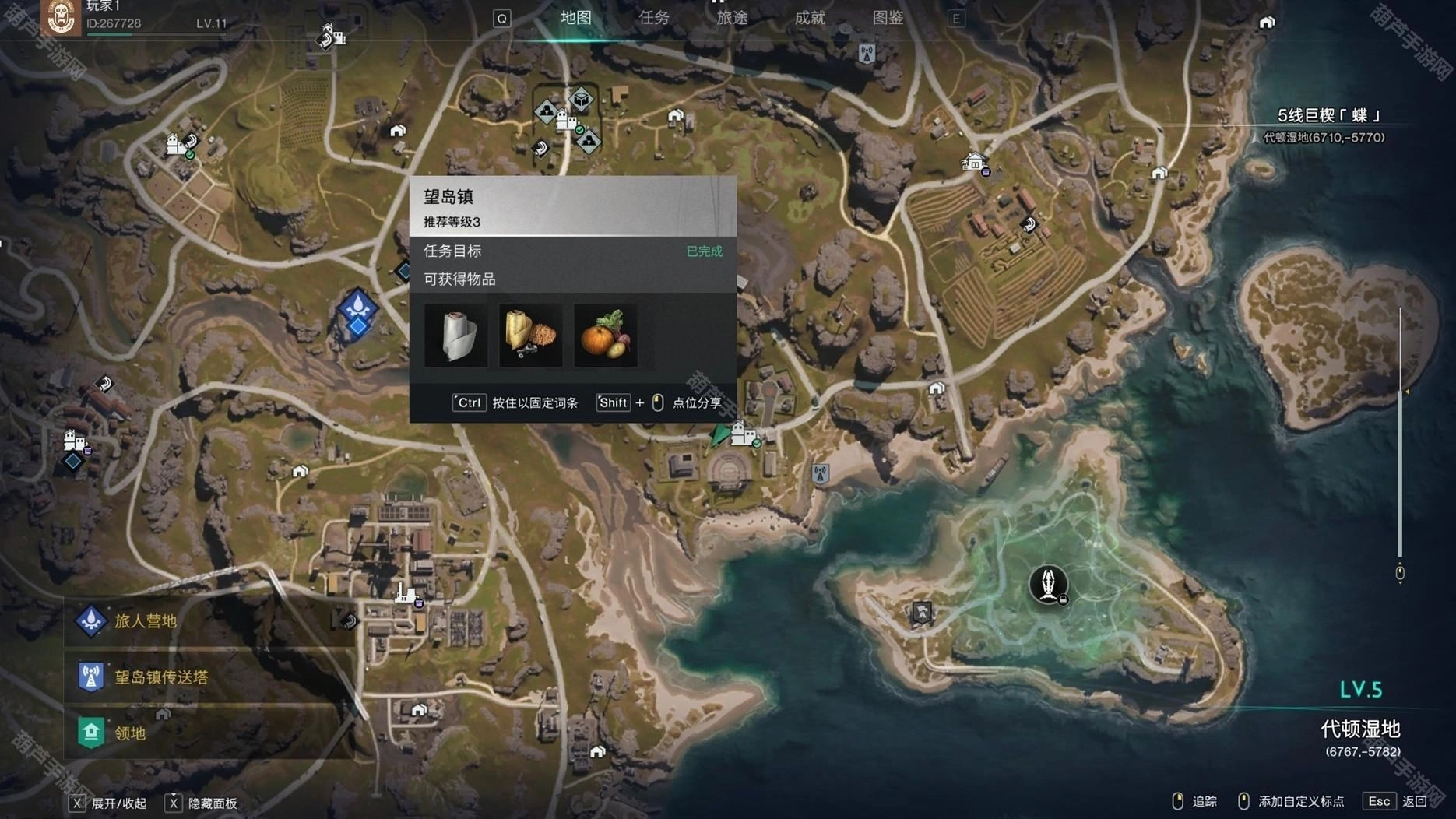The height and width of the screenshot is (819, 1456).
Task: Click the player avatar portrait
Action: [61, 17]
